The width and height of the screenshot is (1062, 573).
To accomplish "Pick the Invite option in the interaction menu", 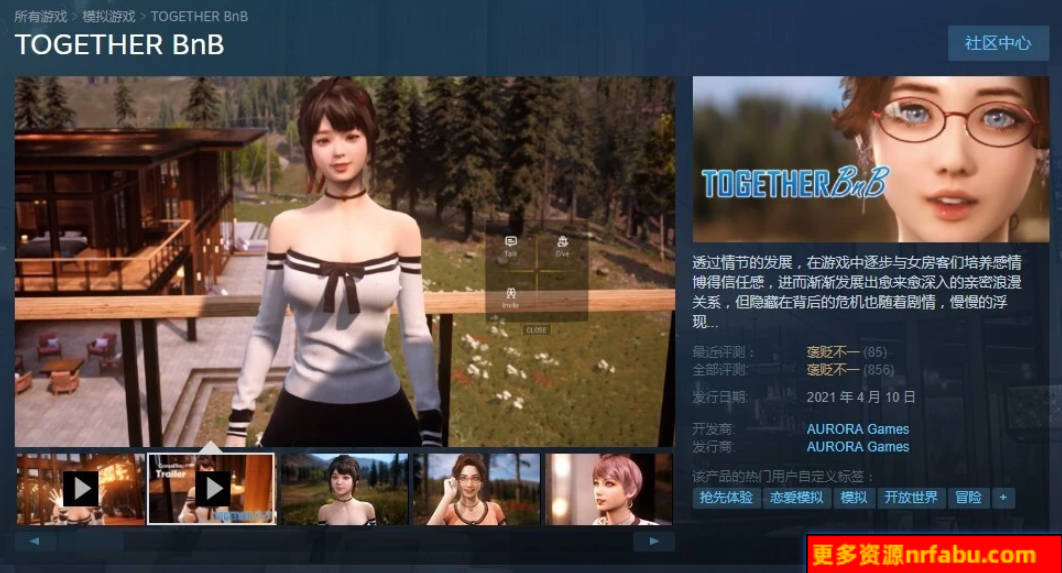I will (x=511, y=297).
